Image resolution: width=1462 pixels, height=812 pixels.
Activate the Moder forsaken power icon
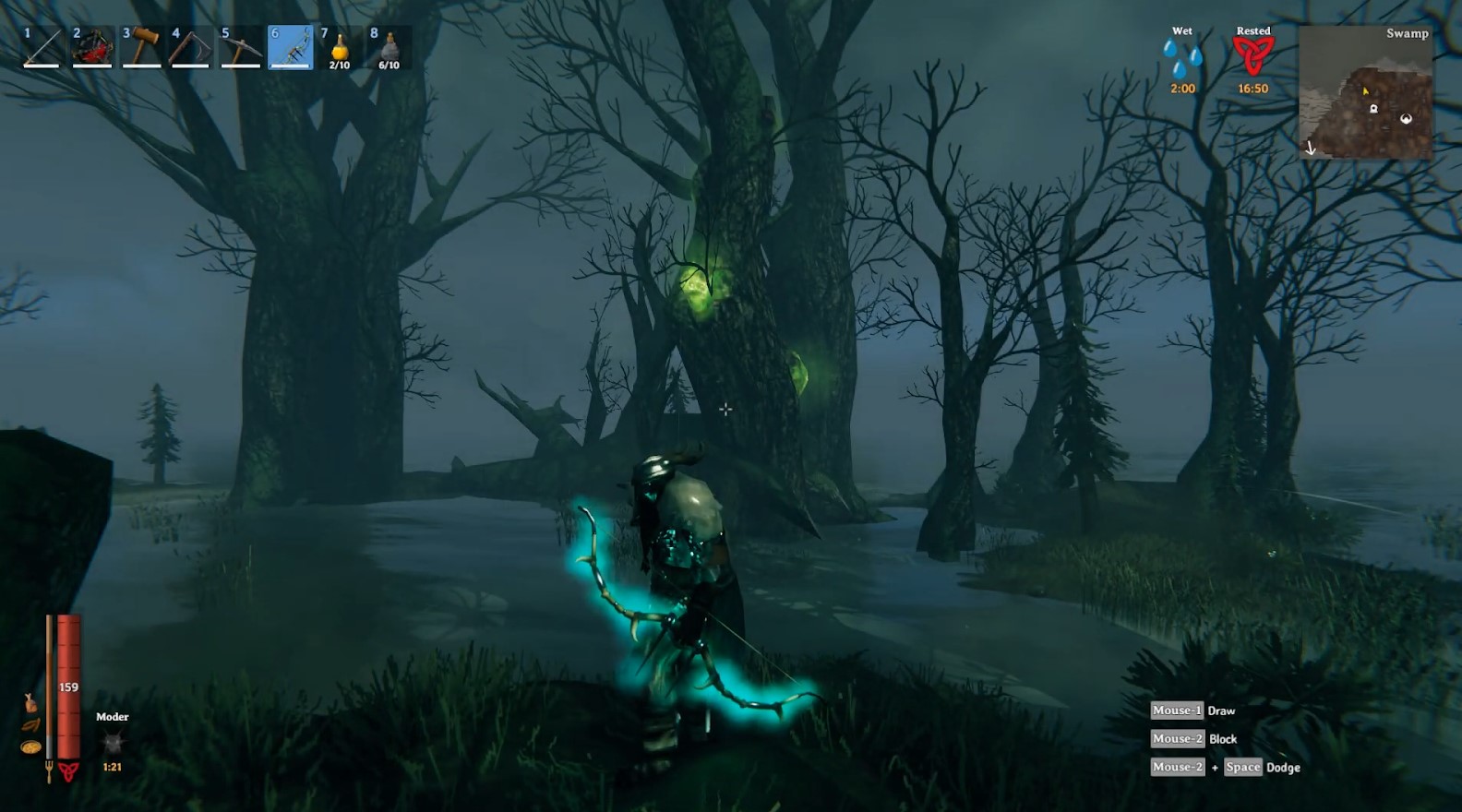pos(113,742)
